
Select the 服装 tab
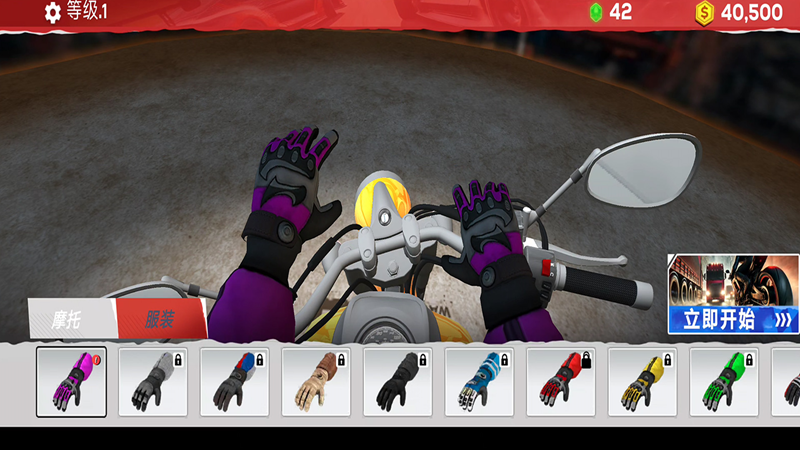(x=160, y=320)
